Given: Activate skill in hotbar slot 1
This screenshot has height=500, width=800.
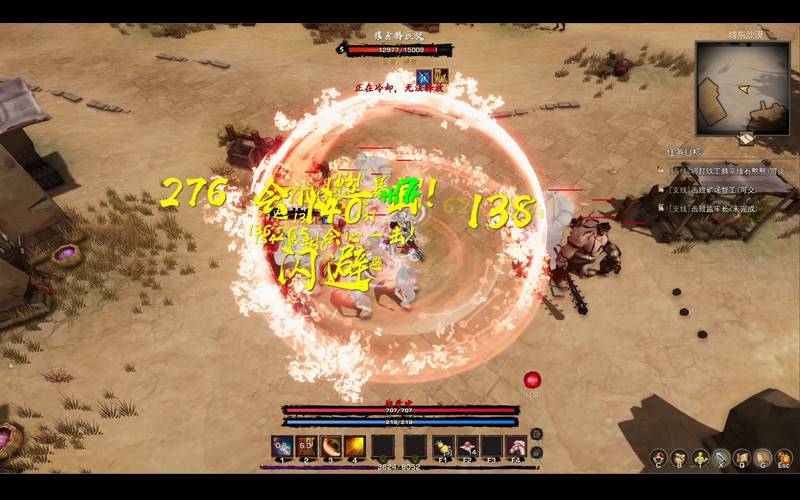Looking at the screenshot, I should pyautogui.click(x=282, y=446).
